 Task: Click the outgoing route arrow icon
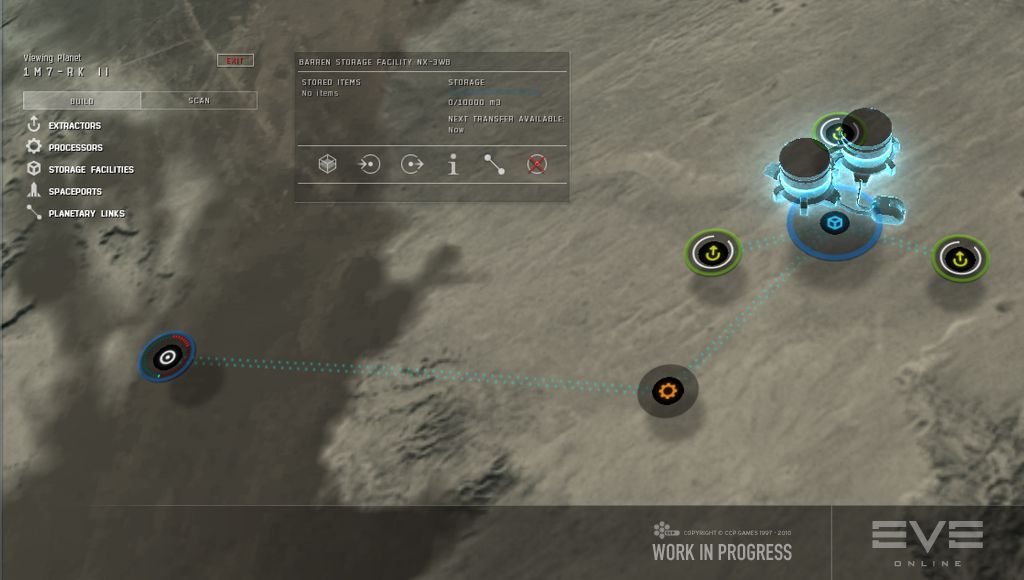tap(411, 165)
